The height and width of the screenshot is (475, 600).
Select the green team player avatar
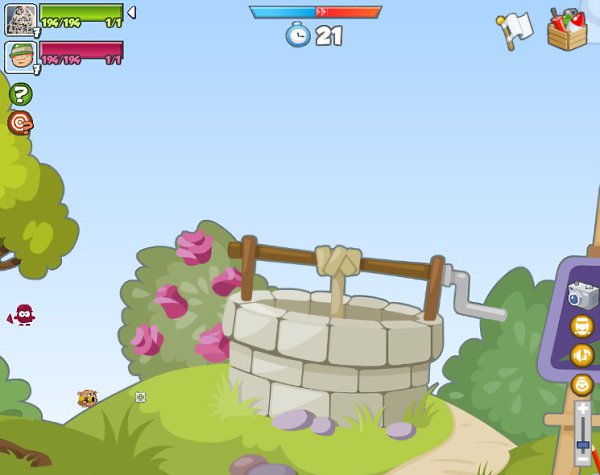coord(20,20)
